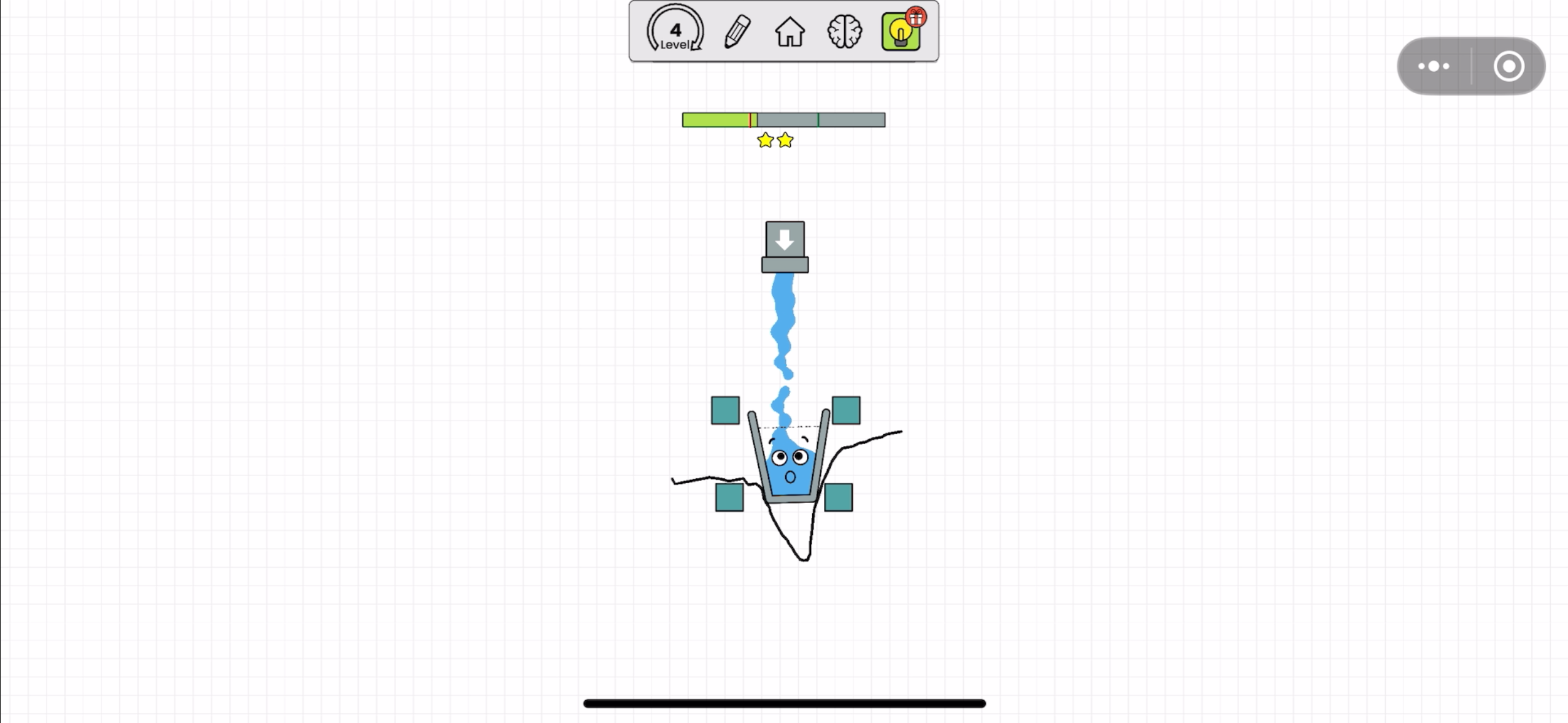The width and height of the screenshot is (1568, 723).
Task: Click the second yellow star
Action: coord(785,140)
